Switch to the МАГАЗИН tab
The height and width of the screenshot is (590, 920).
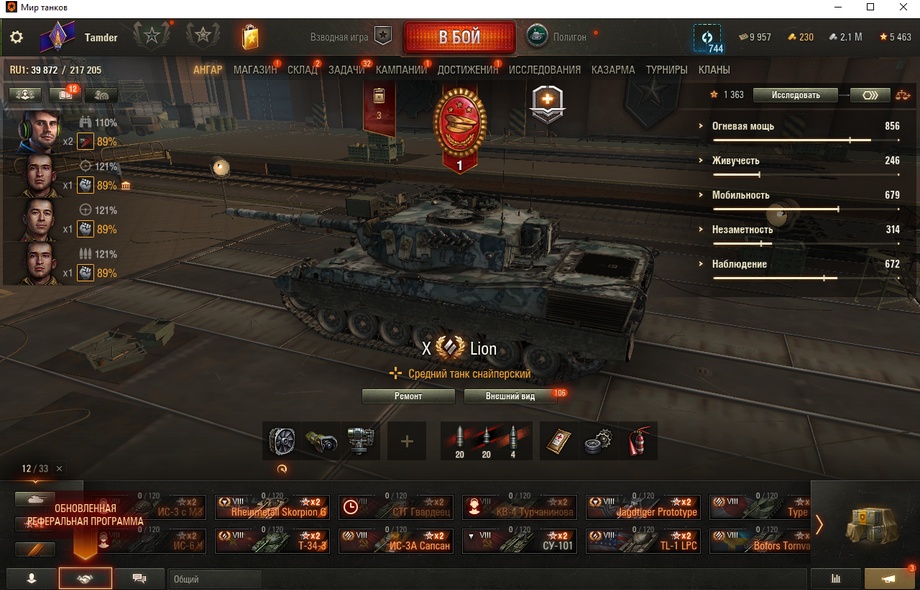coord(255,70)
